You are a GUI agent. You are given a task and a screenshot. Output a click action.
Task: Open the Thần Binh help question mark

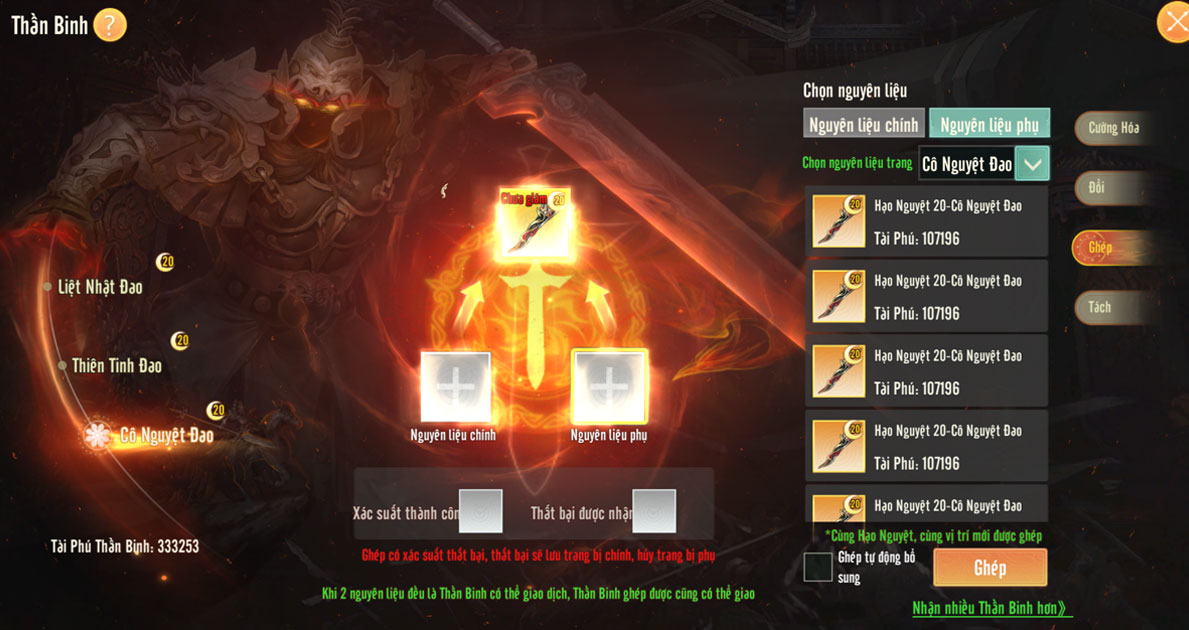[x=110, y=25]
